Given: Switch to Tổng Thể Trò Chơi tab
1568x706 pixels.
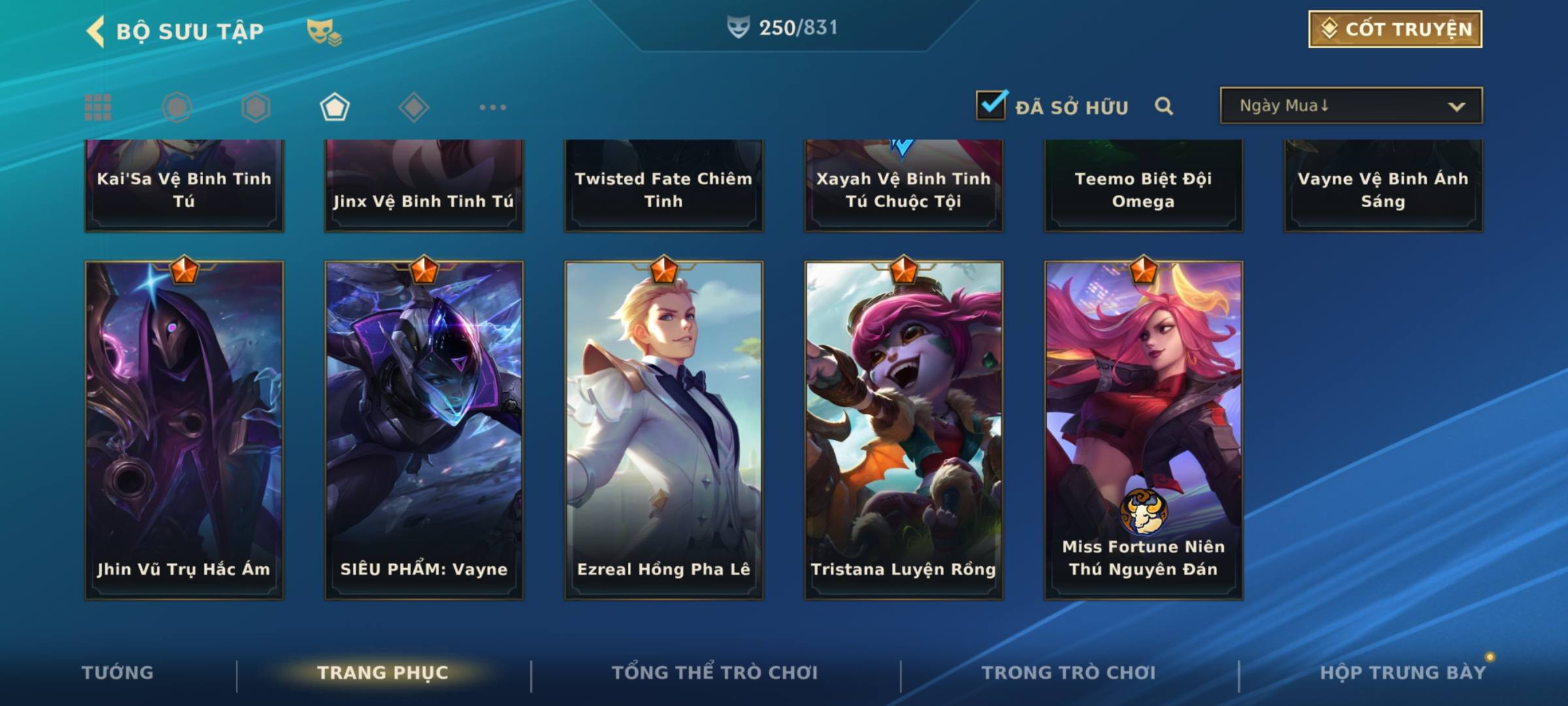Looking at the screenshot, I should tap(715, 673).
